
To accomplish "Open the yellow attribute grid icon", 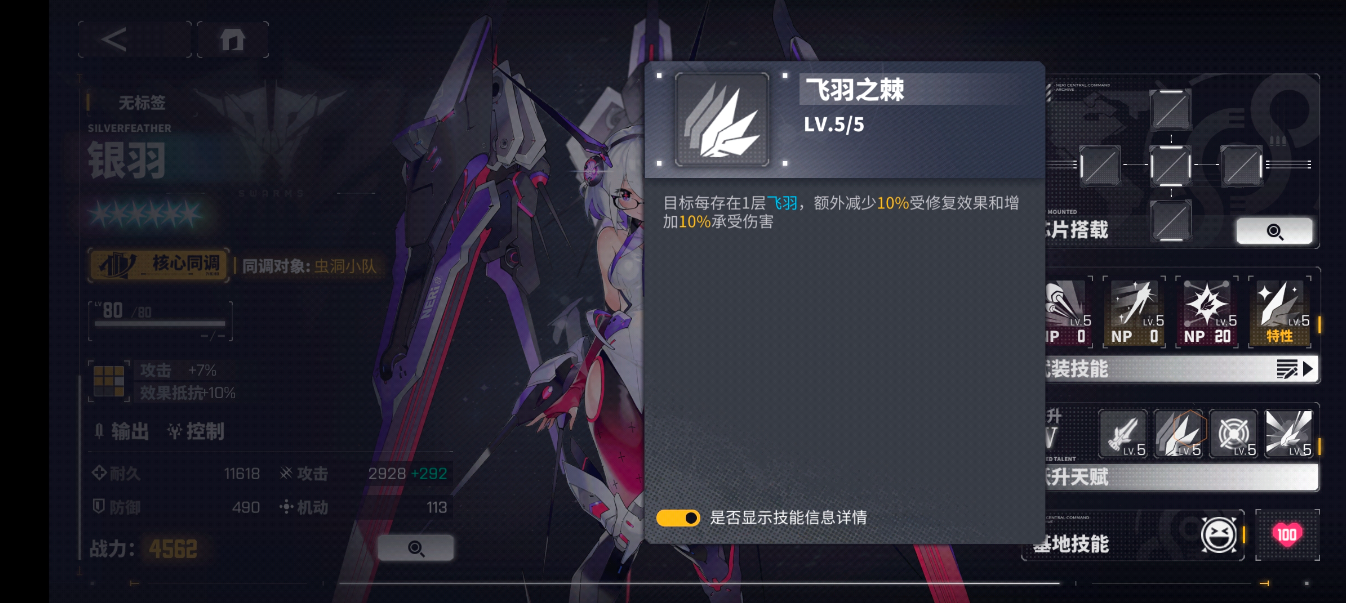I will (107, 381).
